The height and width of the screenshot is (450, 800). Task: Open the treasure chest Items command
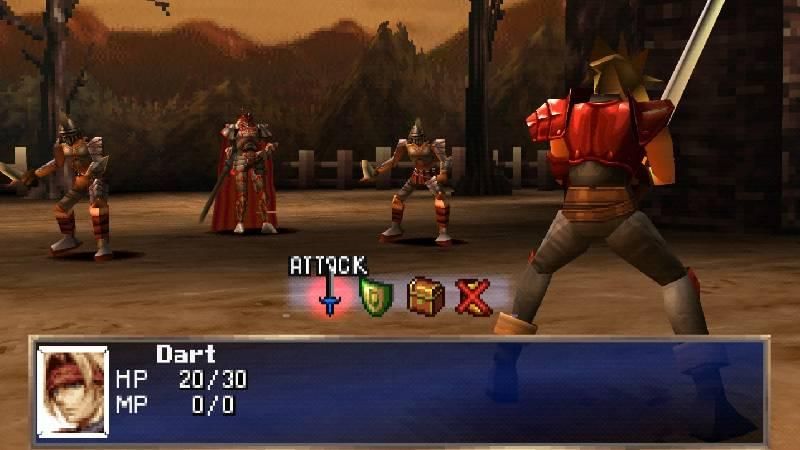click(424, 296)
